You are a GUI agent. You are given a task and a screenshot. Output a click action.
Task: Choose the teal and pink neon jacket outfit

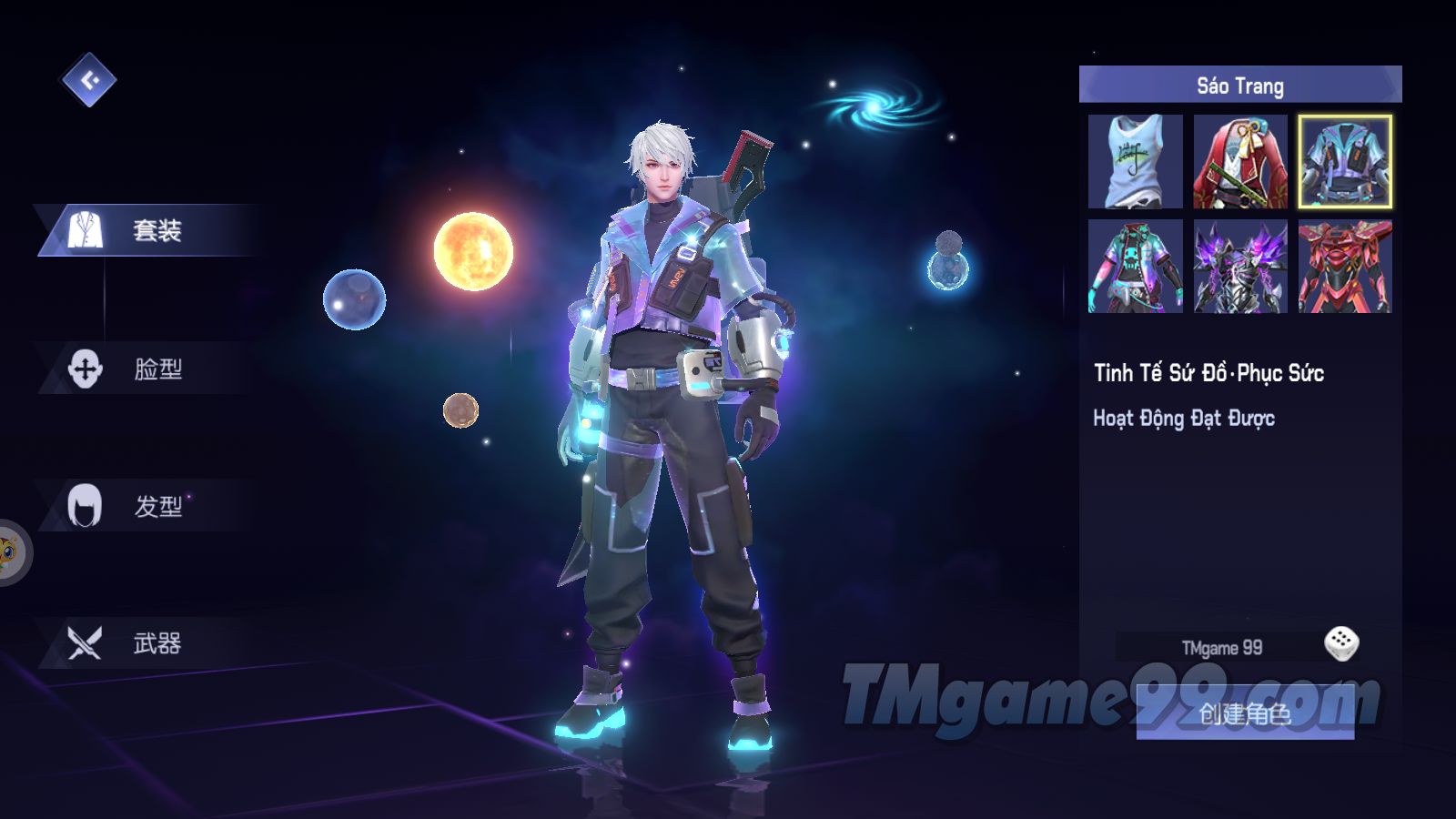[x=1135, y=266]
